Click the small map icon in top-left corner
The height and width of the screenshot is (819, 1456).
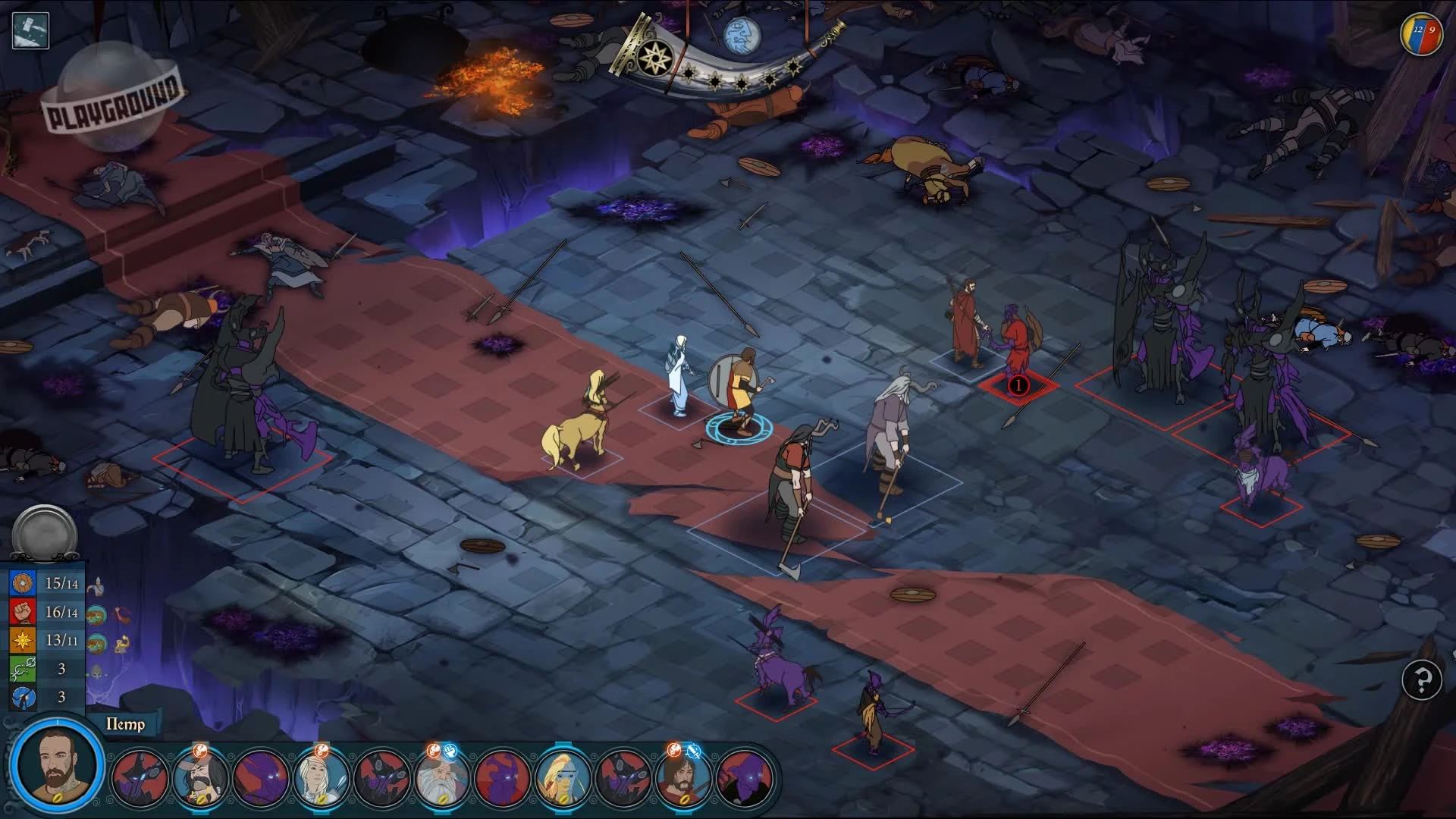tap(29, 30)
